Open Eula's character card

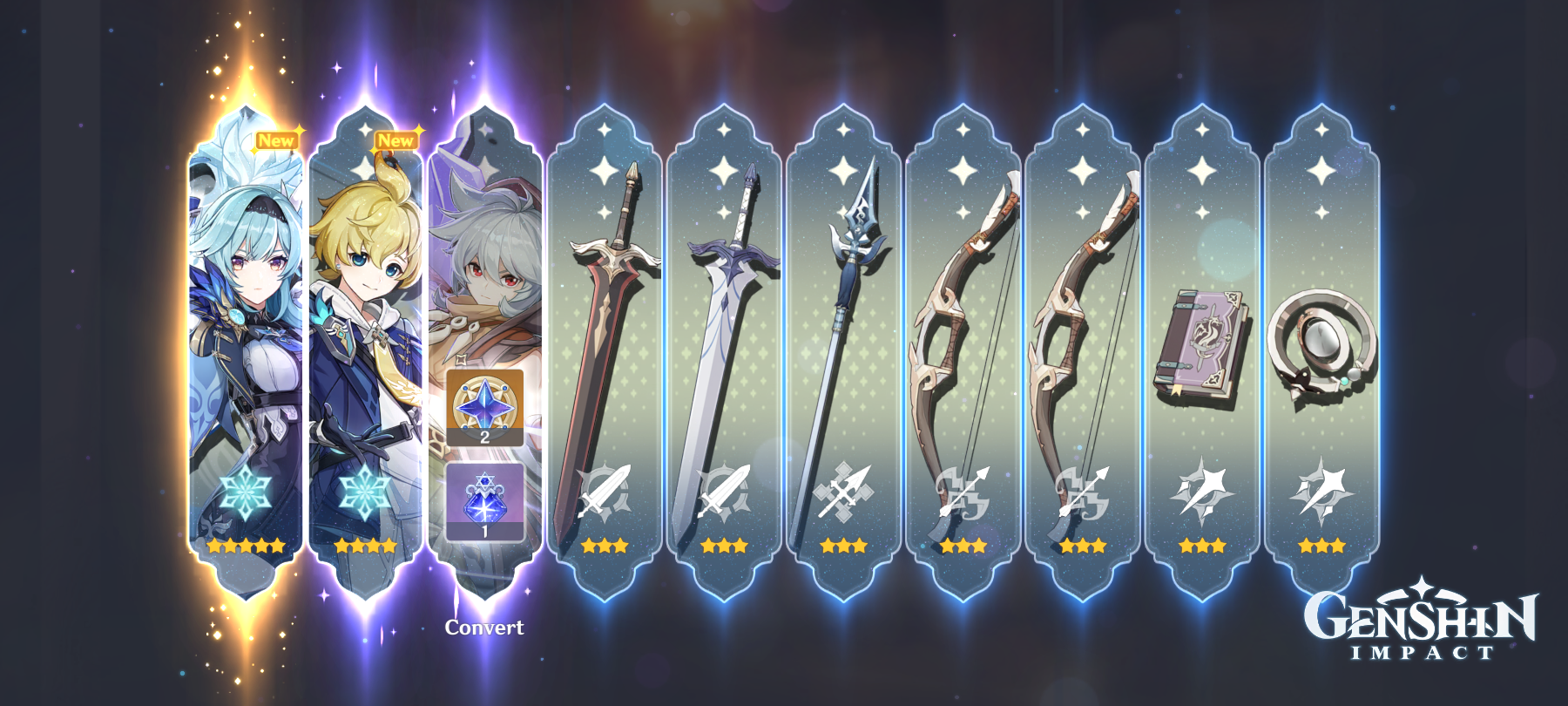[x=245, y=331]
